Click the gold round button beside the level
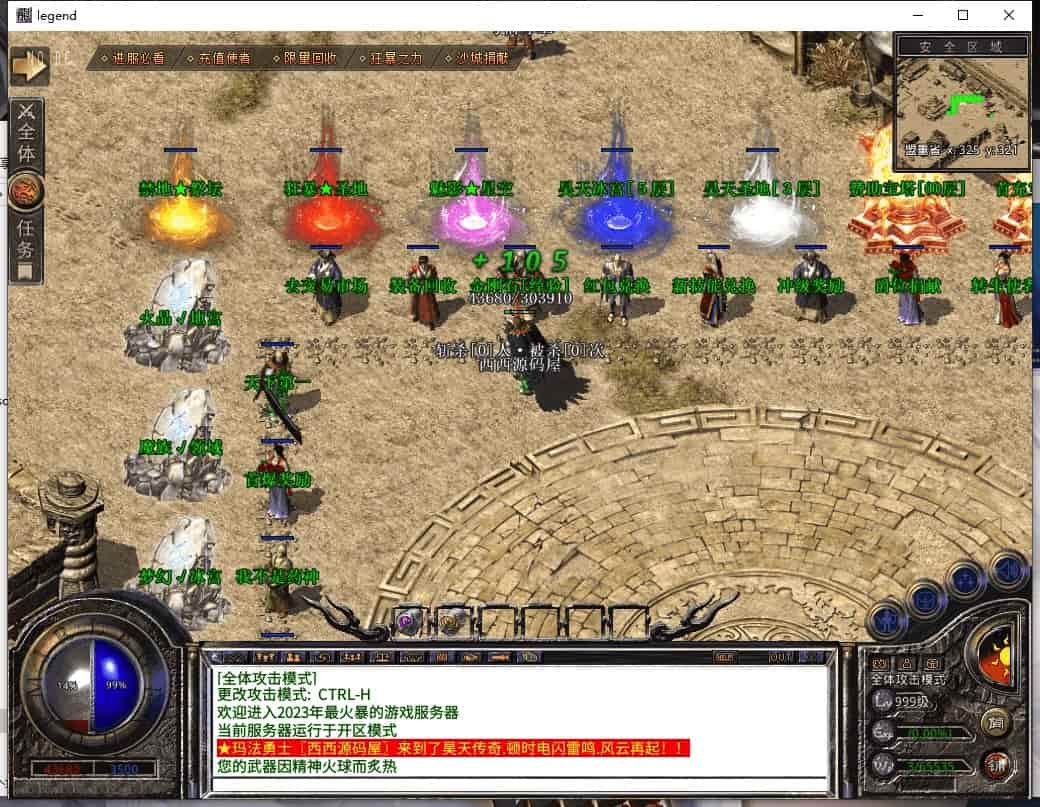The height and width of the screenshot is (807, 1040). click(x=994, y=721)
